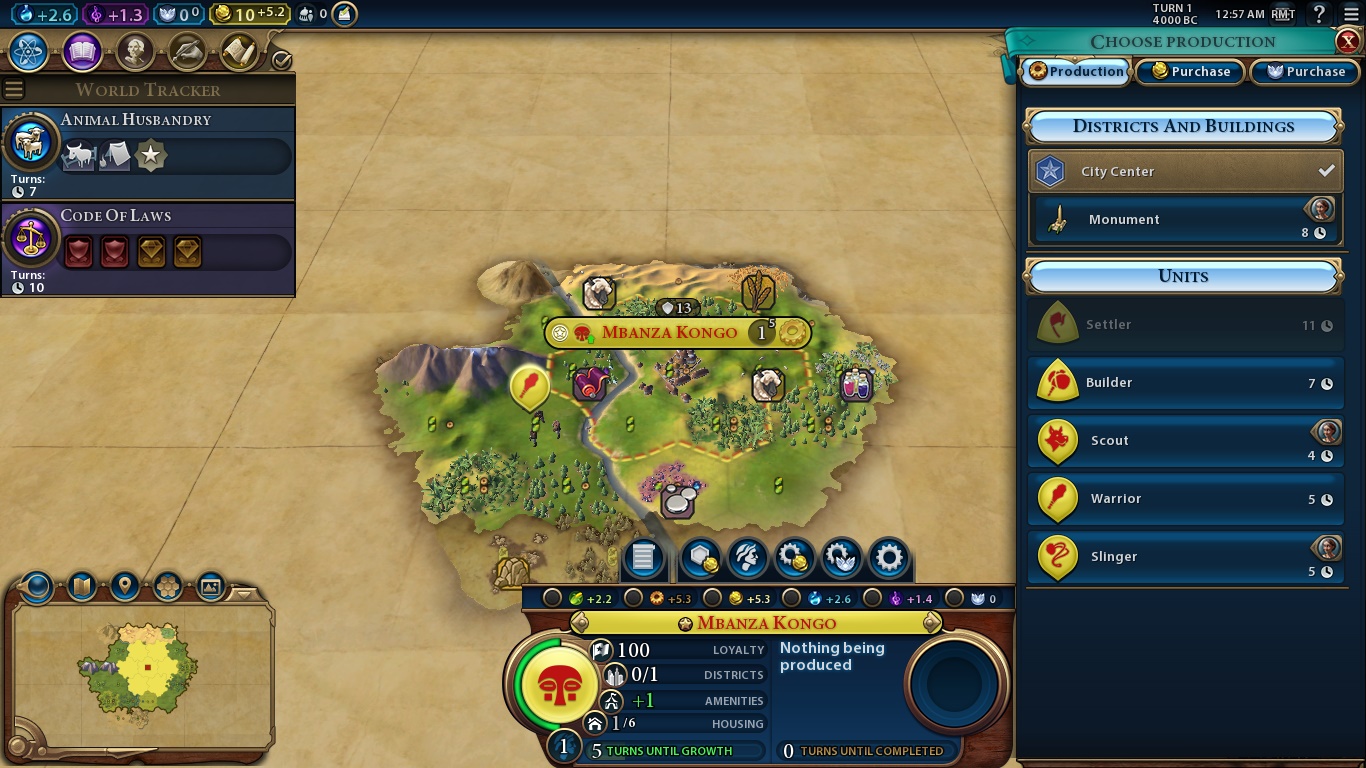Screen dimensions: 1366x768
Task: Open the main game menu icon
Action: pos(1351,14)
